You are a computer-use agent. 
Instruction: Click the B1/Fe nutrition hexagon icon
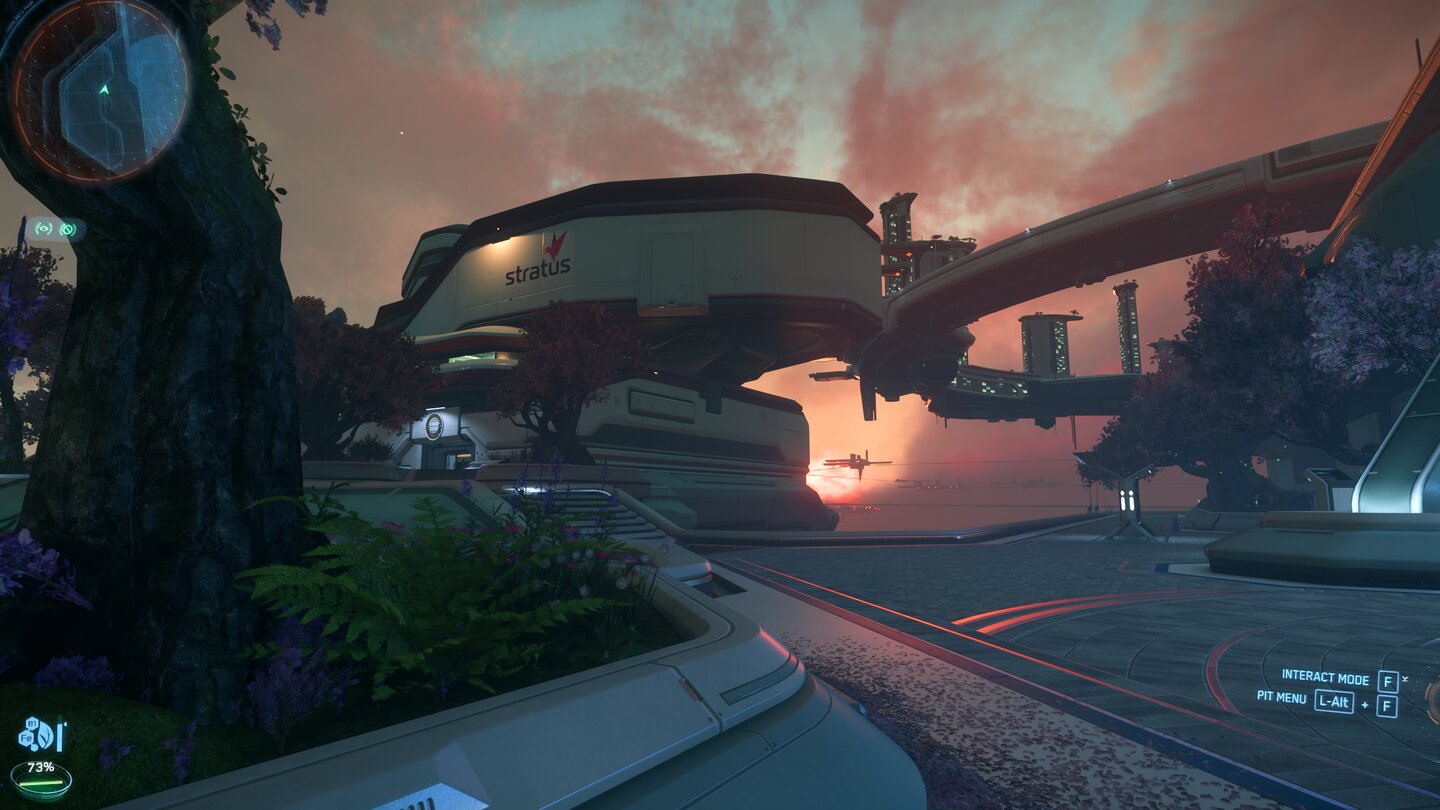[28, 731]
